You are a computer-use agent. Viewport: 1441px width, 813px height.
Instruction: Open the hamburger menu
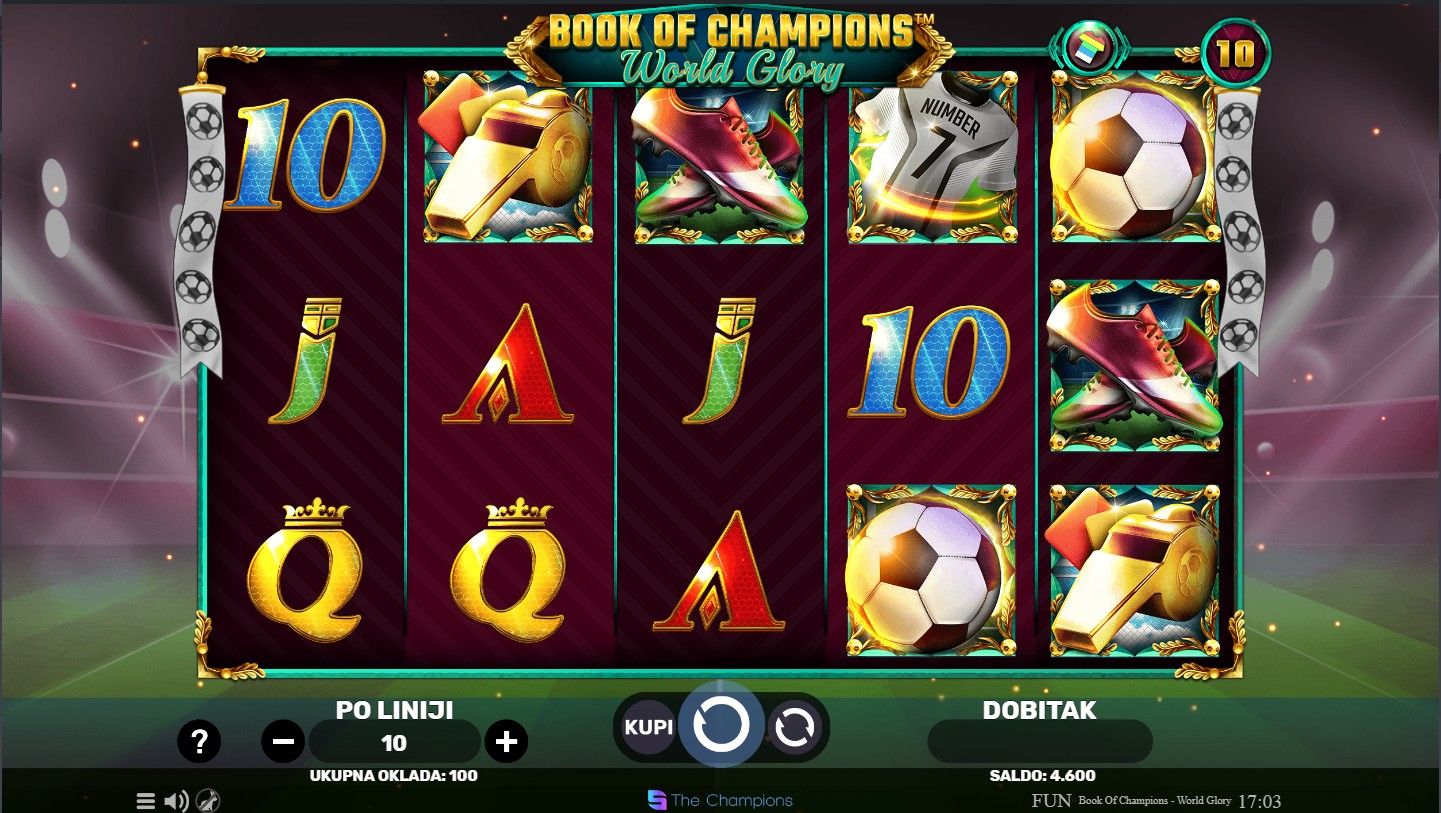(146, 801)
